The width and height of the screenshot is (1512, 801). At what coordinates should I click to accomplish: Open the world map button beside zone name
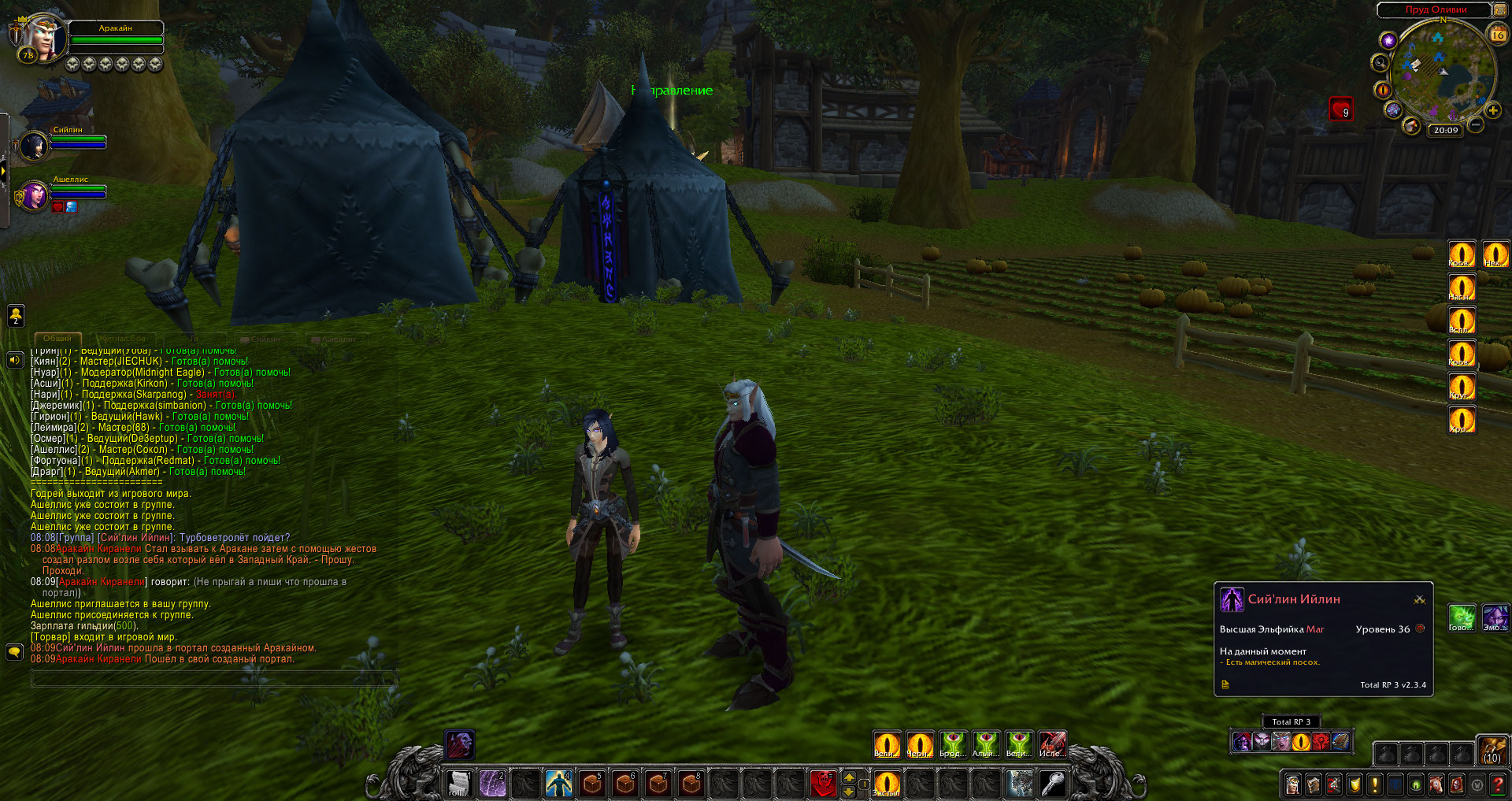pyautogui.click(x=1500, y=9)
